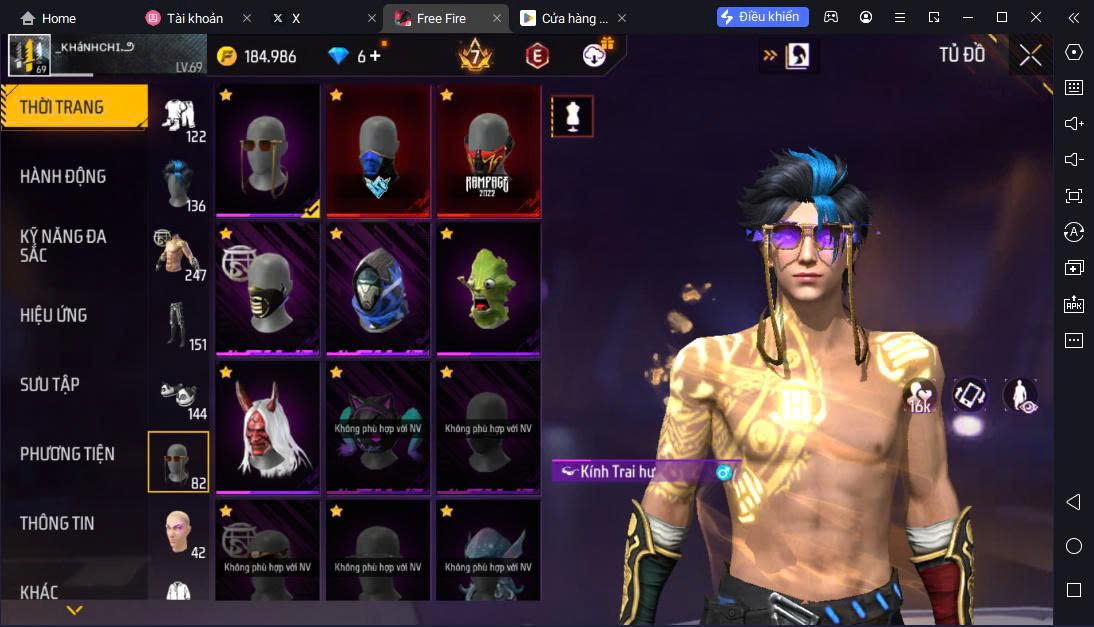Screen dimensions: 1094x627
Task: Select the blue hooded helmet item
Action: tap(378, 288)
